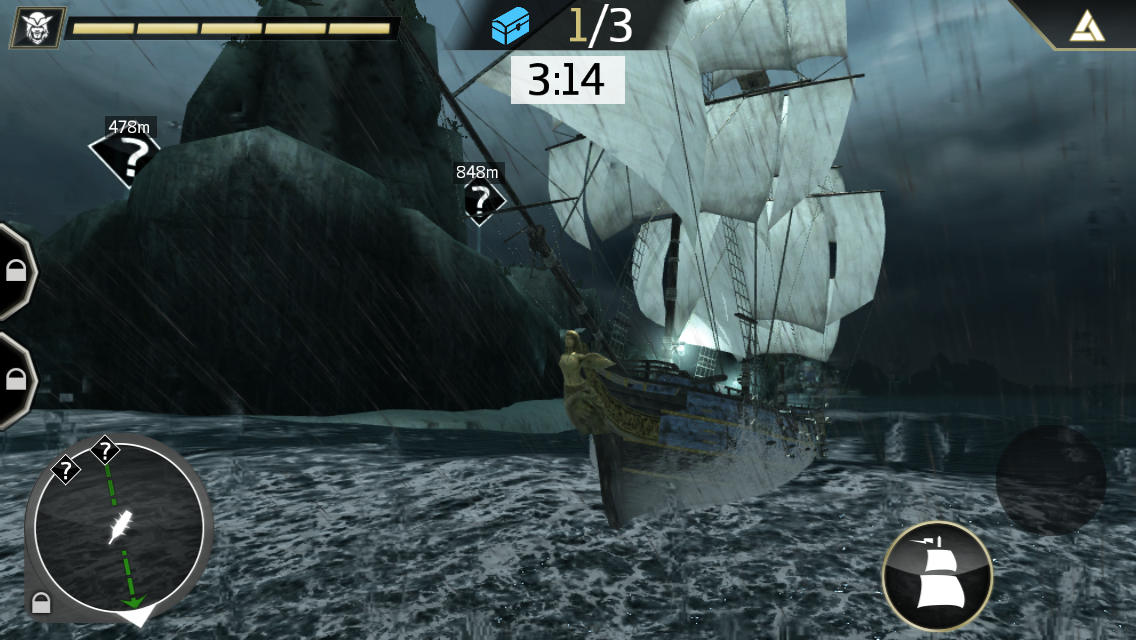Open the circular minimap

[x=119, y=526]
